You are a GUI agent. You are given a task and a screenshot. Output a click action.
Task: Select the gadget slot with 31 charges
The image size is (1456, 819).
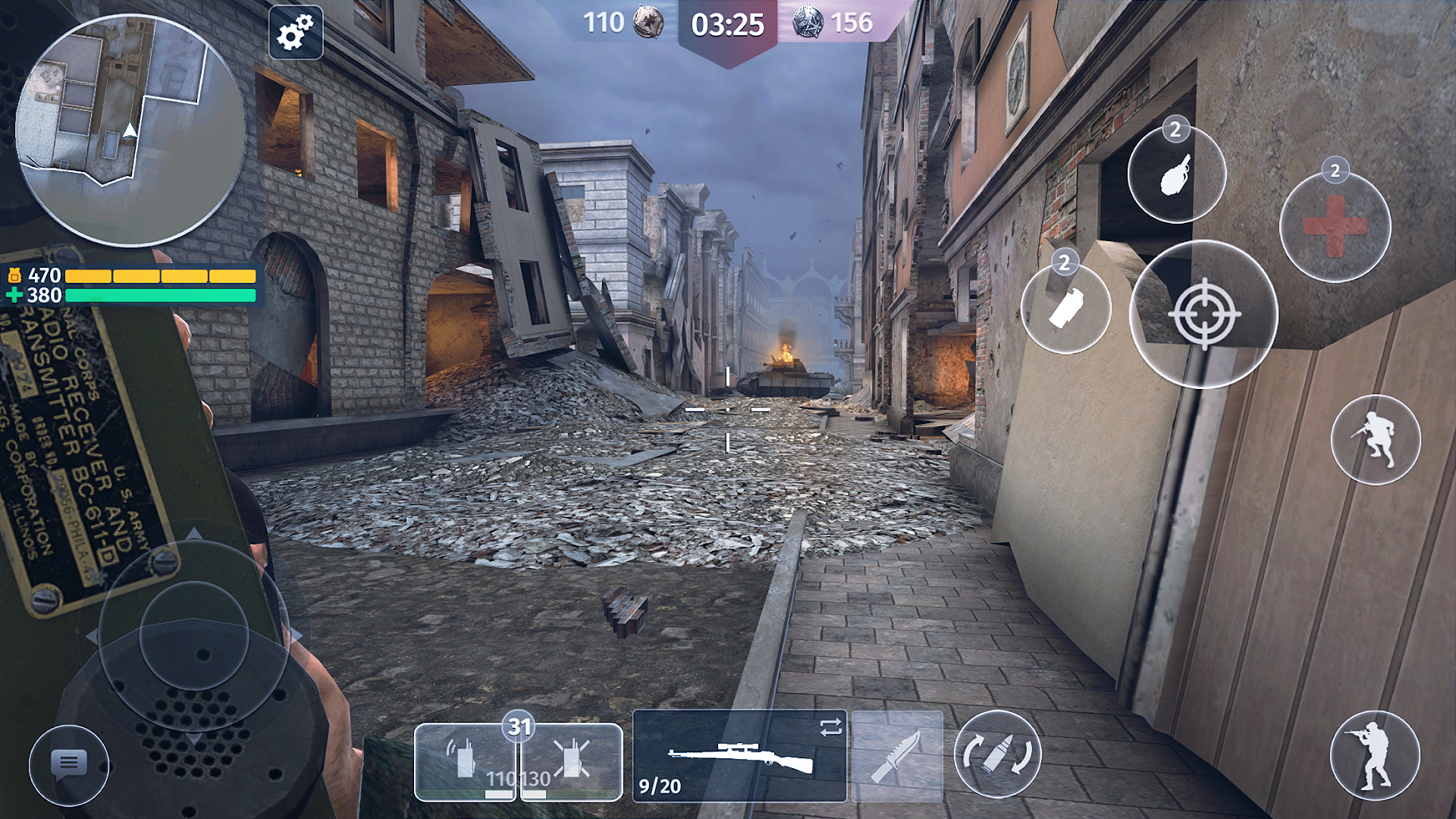[x=519, y=726]
